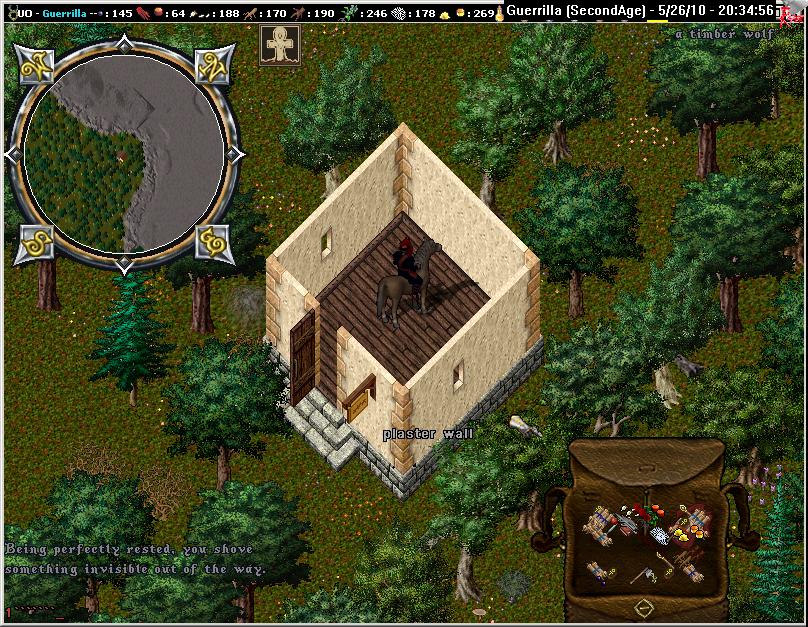Click the diamond emblem on the backpack's bottom

(x=645, y=607)
